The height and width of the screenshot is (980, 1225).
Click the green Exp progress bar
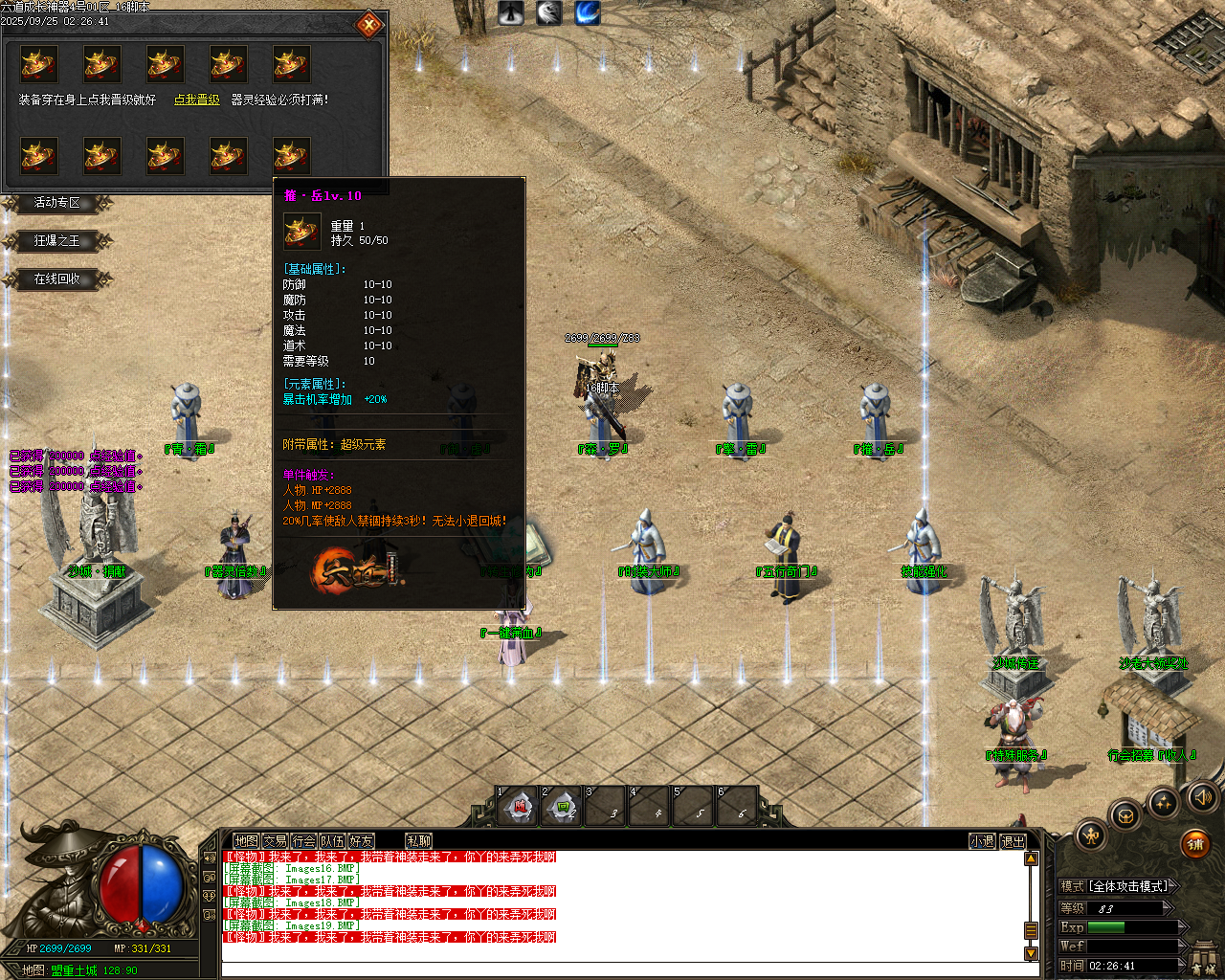(x=1105, y=927)
